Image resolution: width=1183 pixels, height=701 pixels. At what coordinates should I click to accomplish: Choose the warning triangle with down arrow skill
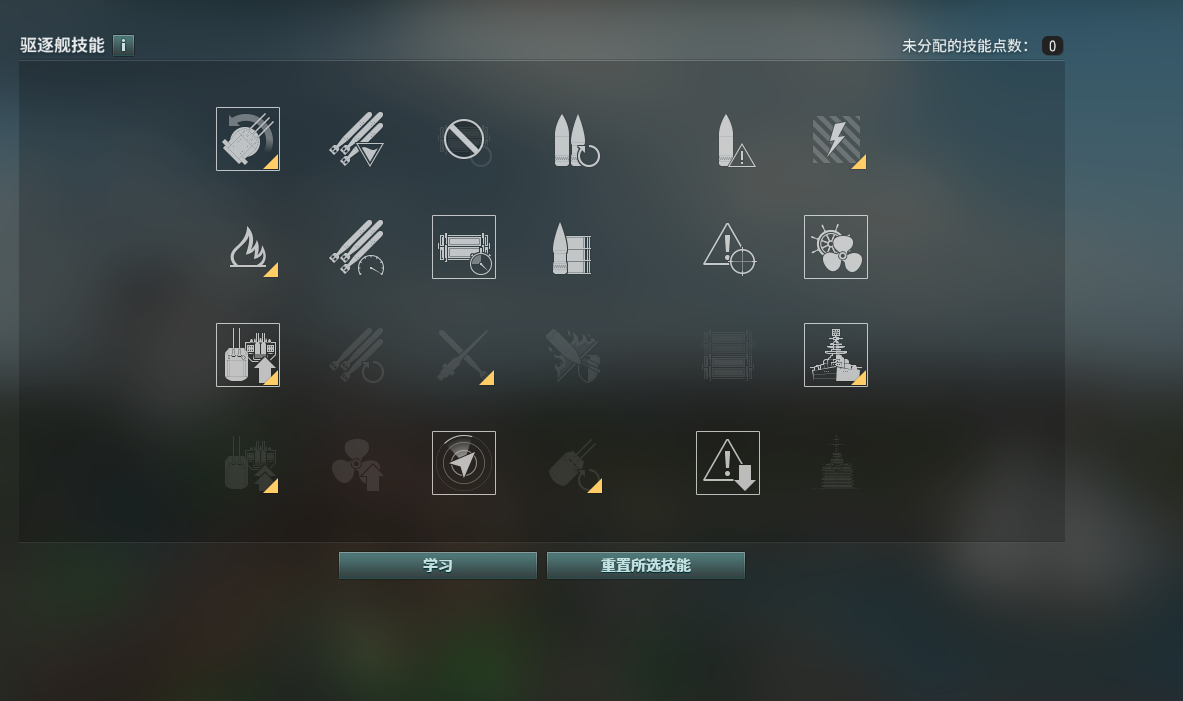tap(728, 463)
